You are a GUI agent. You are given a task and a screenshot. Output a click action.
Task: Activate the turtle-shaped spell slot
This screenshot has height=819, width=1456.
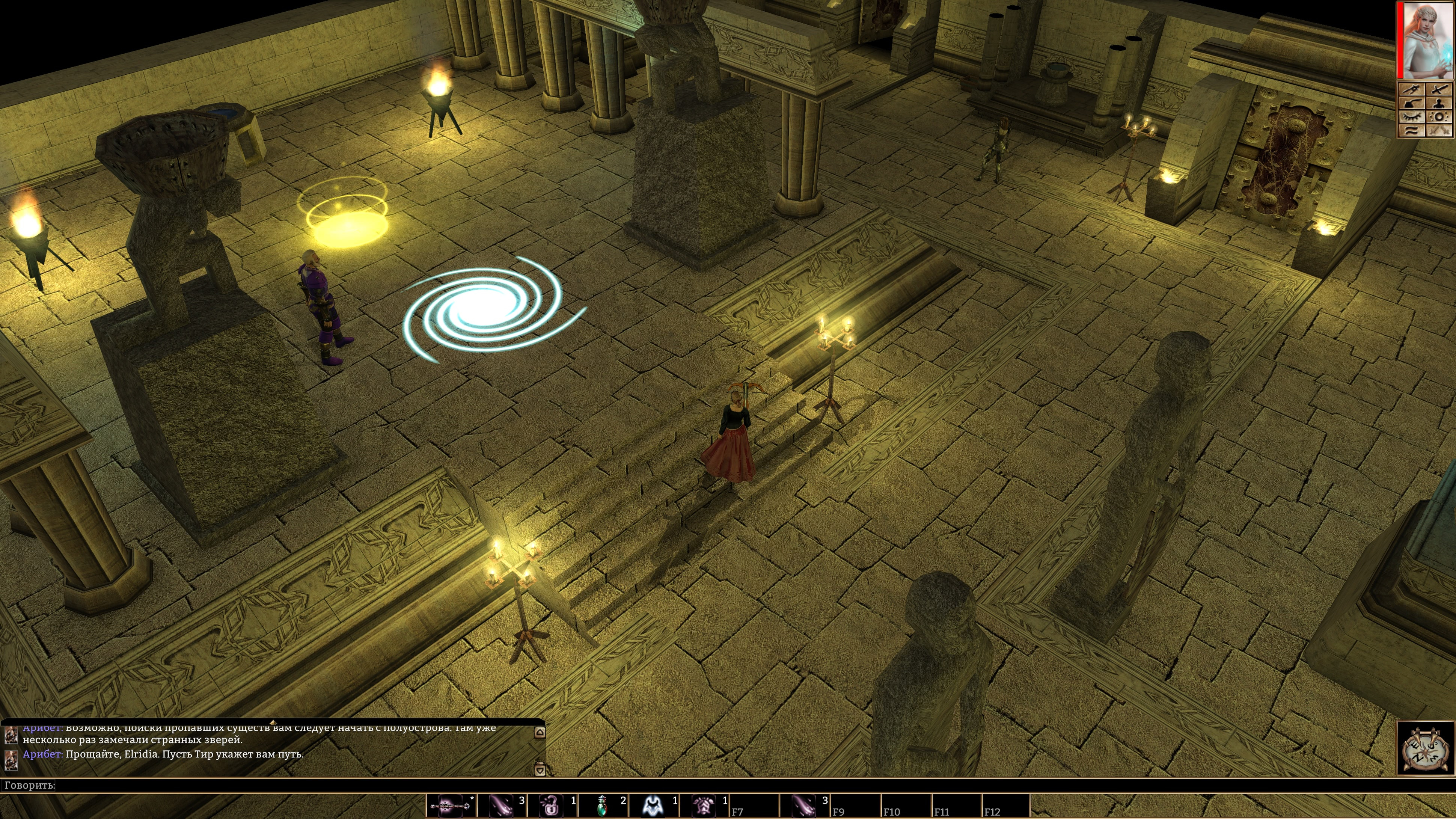point(704,805)
